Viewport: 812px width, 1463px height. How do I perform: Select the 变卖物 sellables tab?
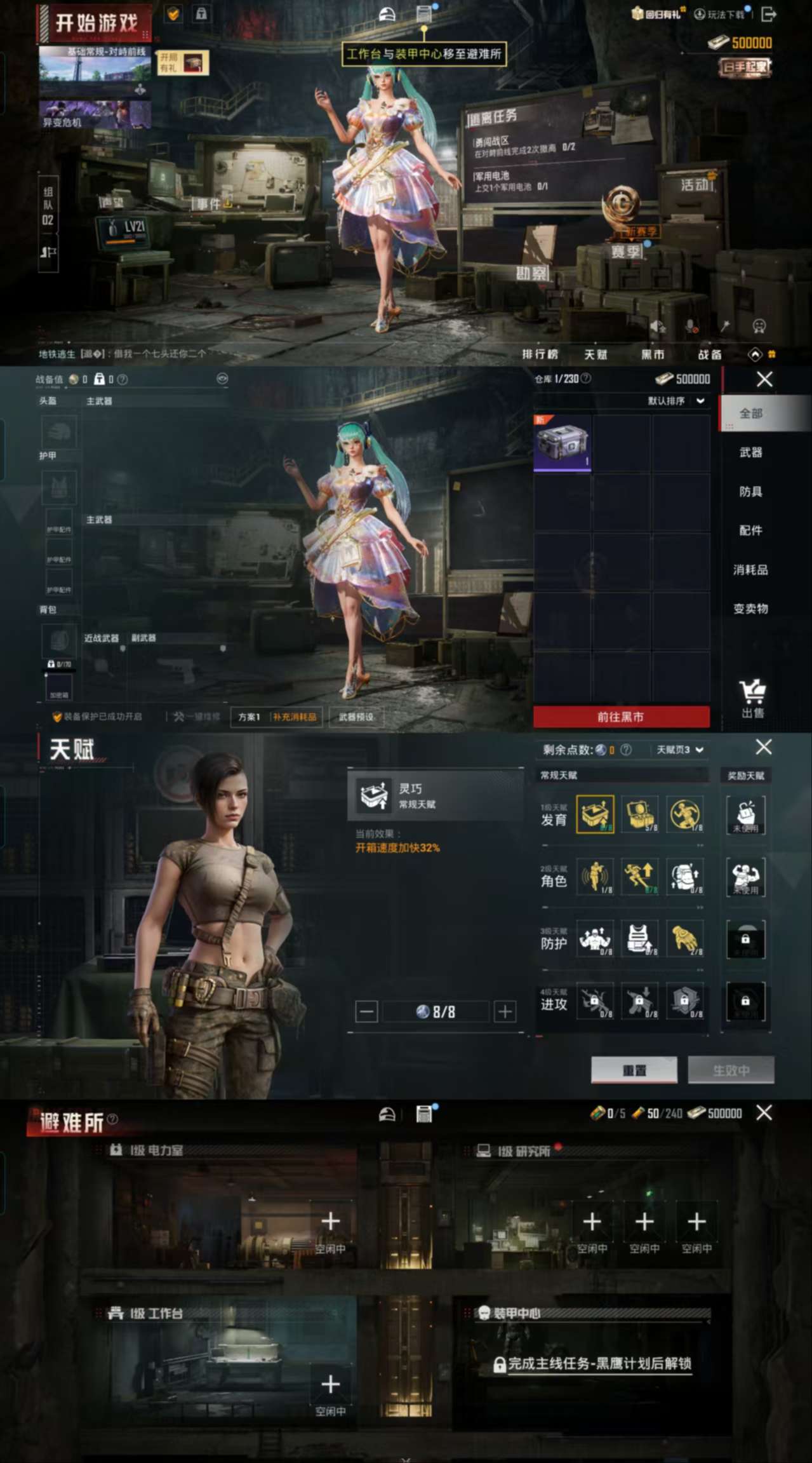click(x=750, y=609)
